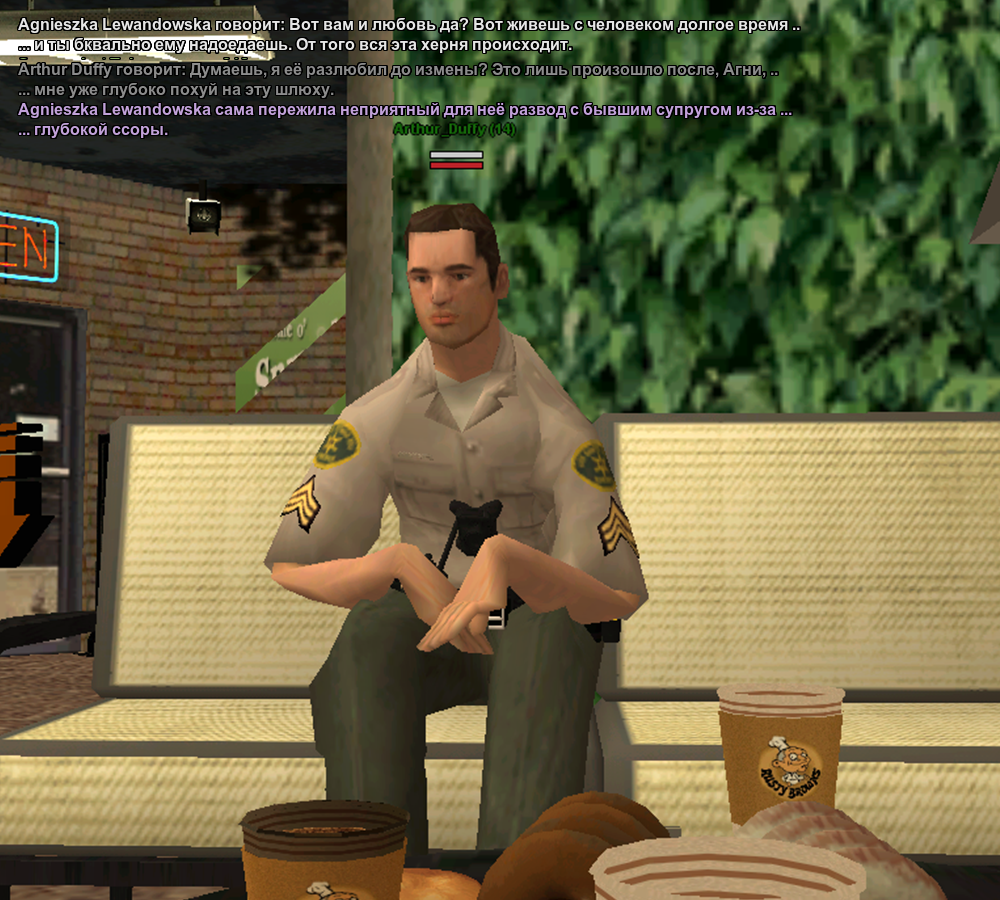Select Arthur Duffy's reply in chat
The height and width of the screenshot is (900, 1000).
(x=398, y=70)
